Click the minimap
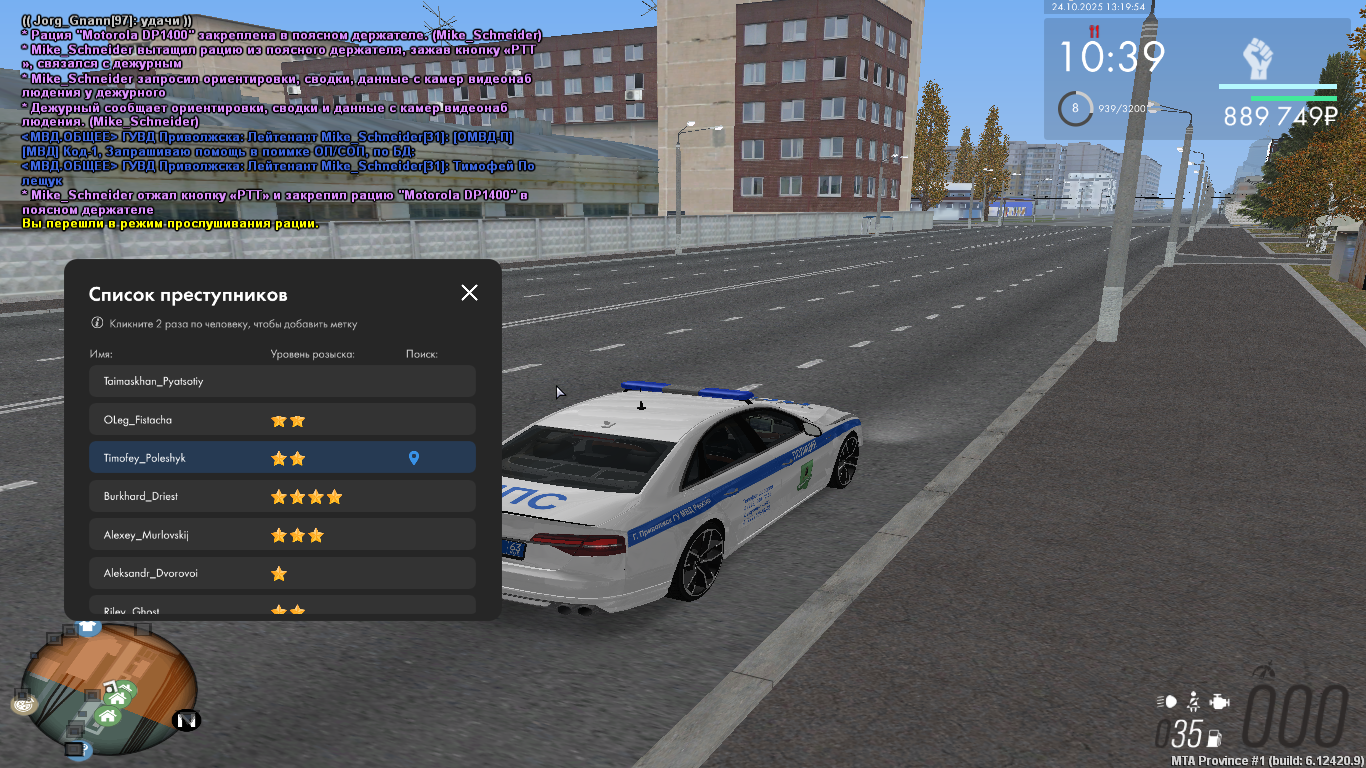Image resolution: width=1366 pixels, height=768 pixels. click(110, 690)
